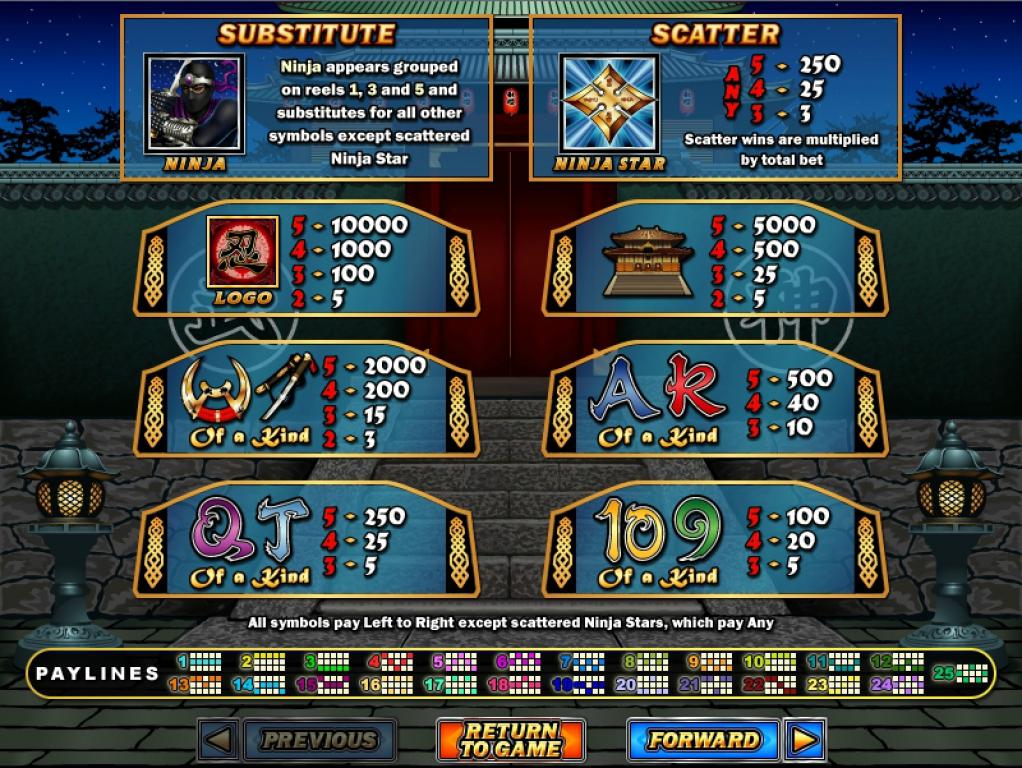Click the right arrow beside Forward
Image resolution: width=1022 pixels, height=768 pixels.
click(x=805, y=740)
